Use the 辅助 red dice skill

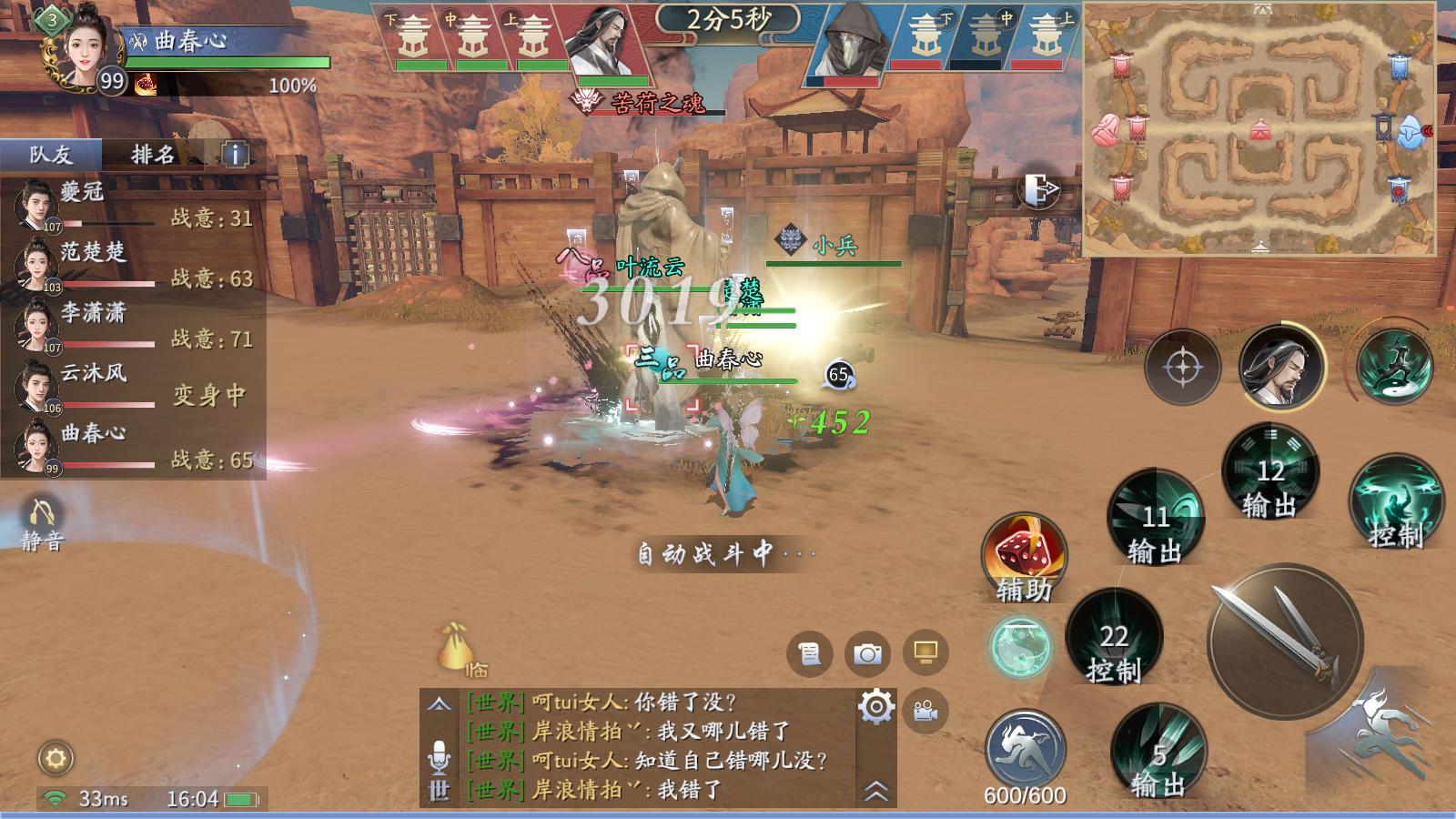[x=1024, y=555]
